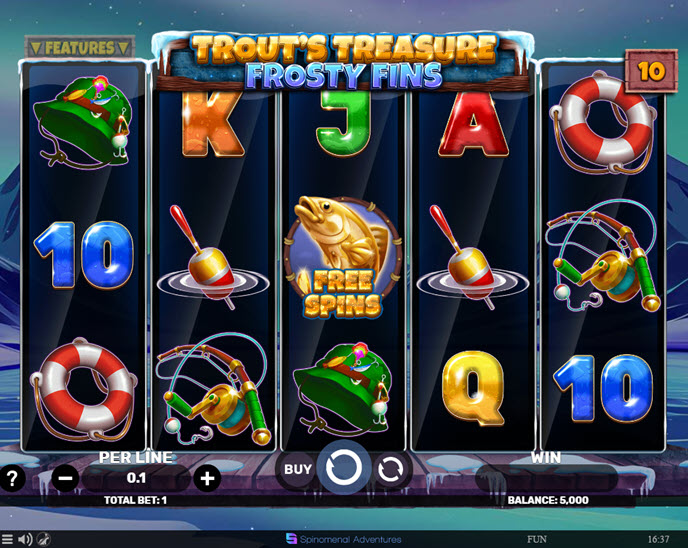
Task: Increase the per line bet
Action: click(x=207, y=478)
